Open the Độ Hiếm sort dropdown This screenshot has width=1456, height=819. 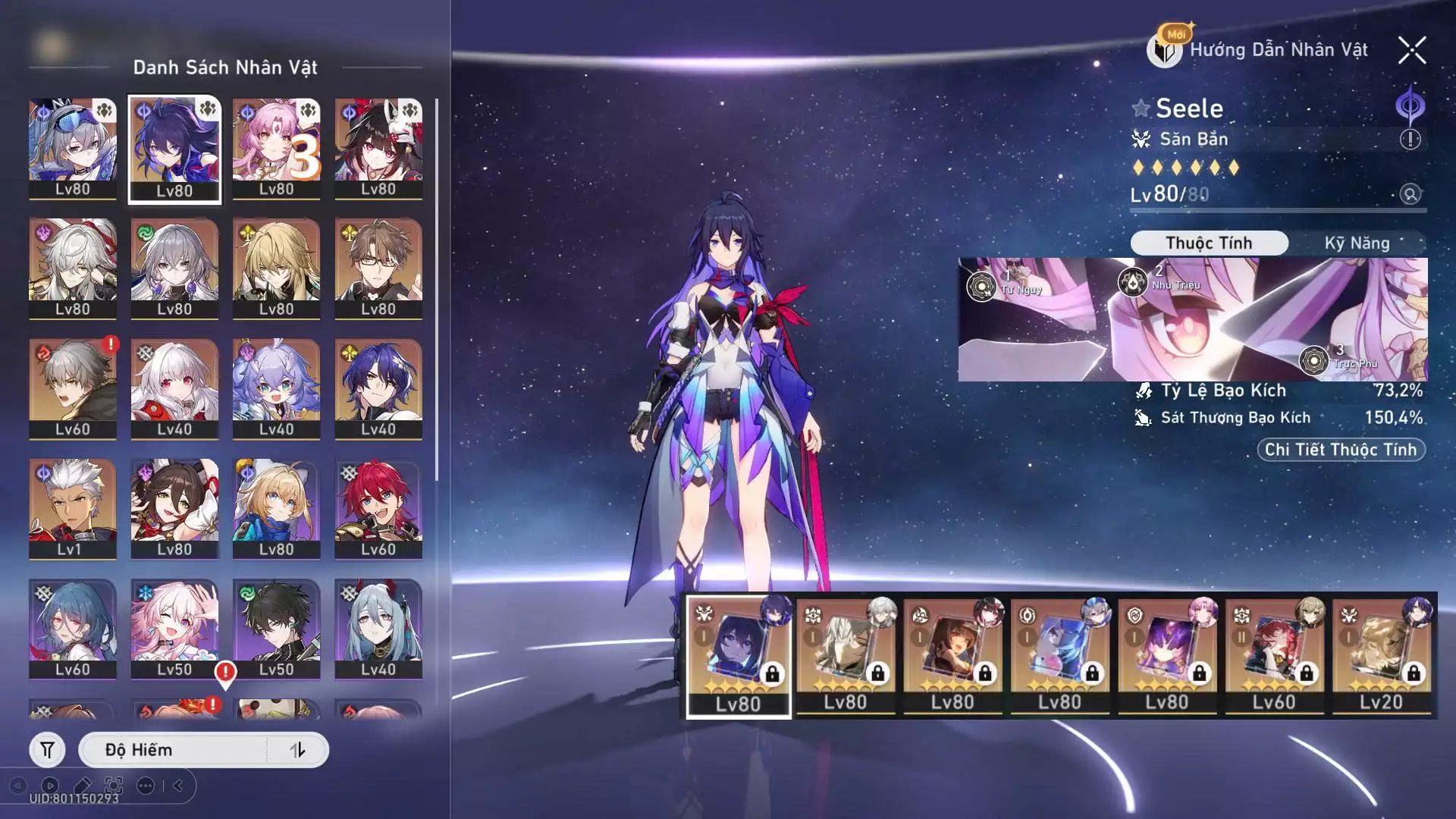[x=174, y=750]
